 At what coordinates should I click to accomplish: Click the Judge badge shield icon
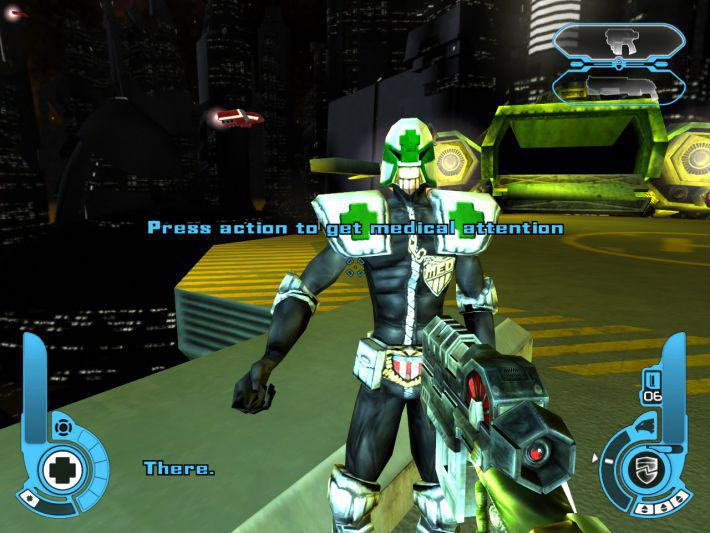(645, 469)
